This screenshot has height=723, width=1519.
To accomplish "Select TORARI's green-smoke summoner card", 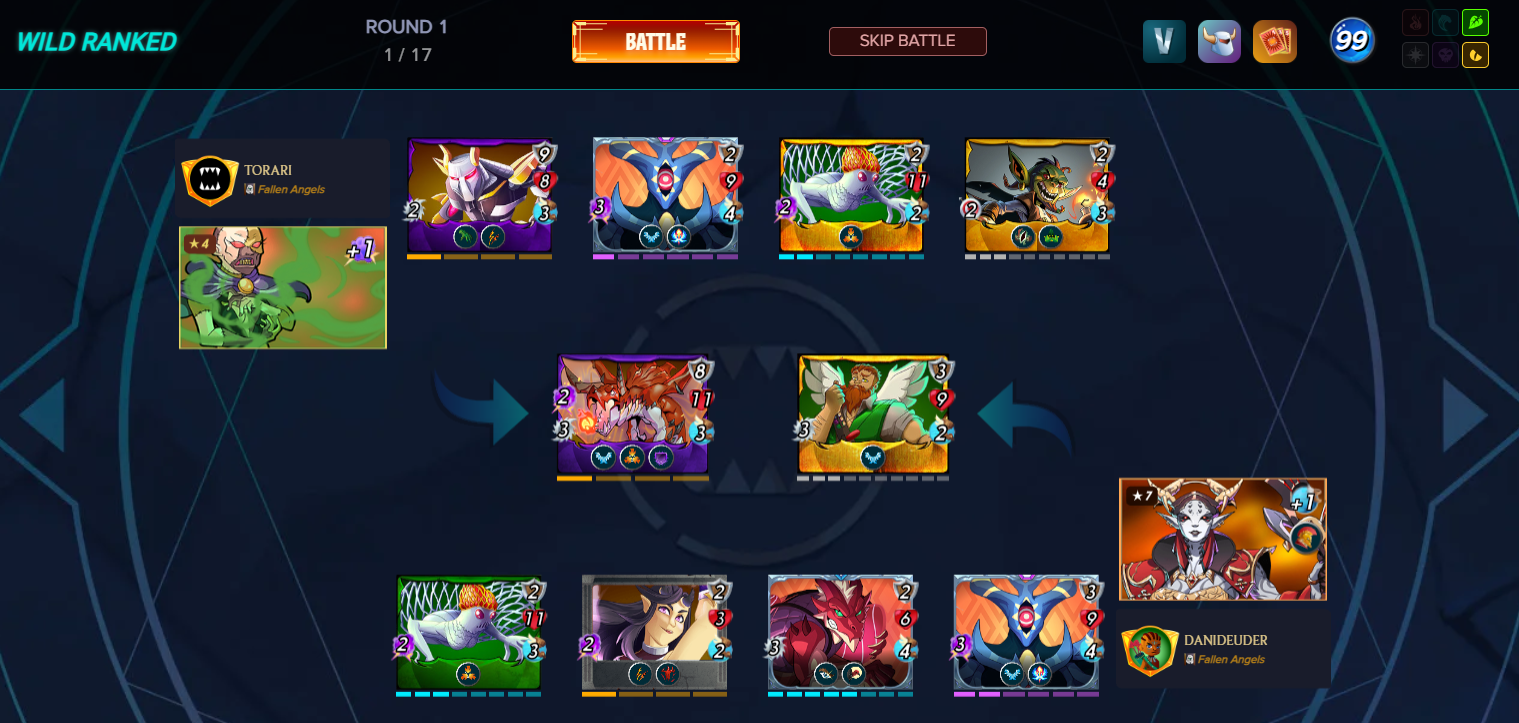I will click(x=283, y=288).
